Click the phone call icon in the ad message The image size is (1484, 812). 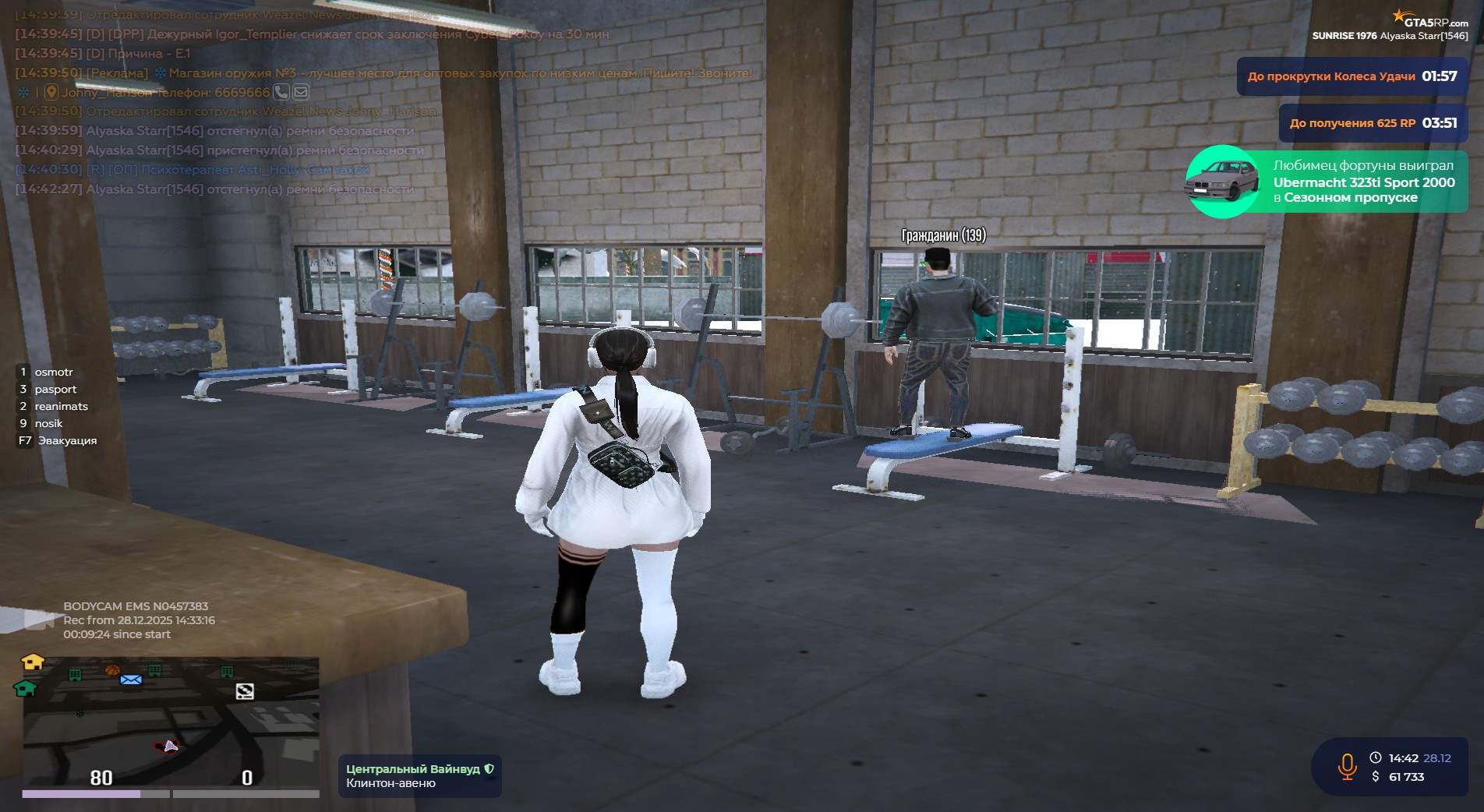click(x=281, y=92)
